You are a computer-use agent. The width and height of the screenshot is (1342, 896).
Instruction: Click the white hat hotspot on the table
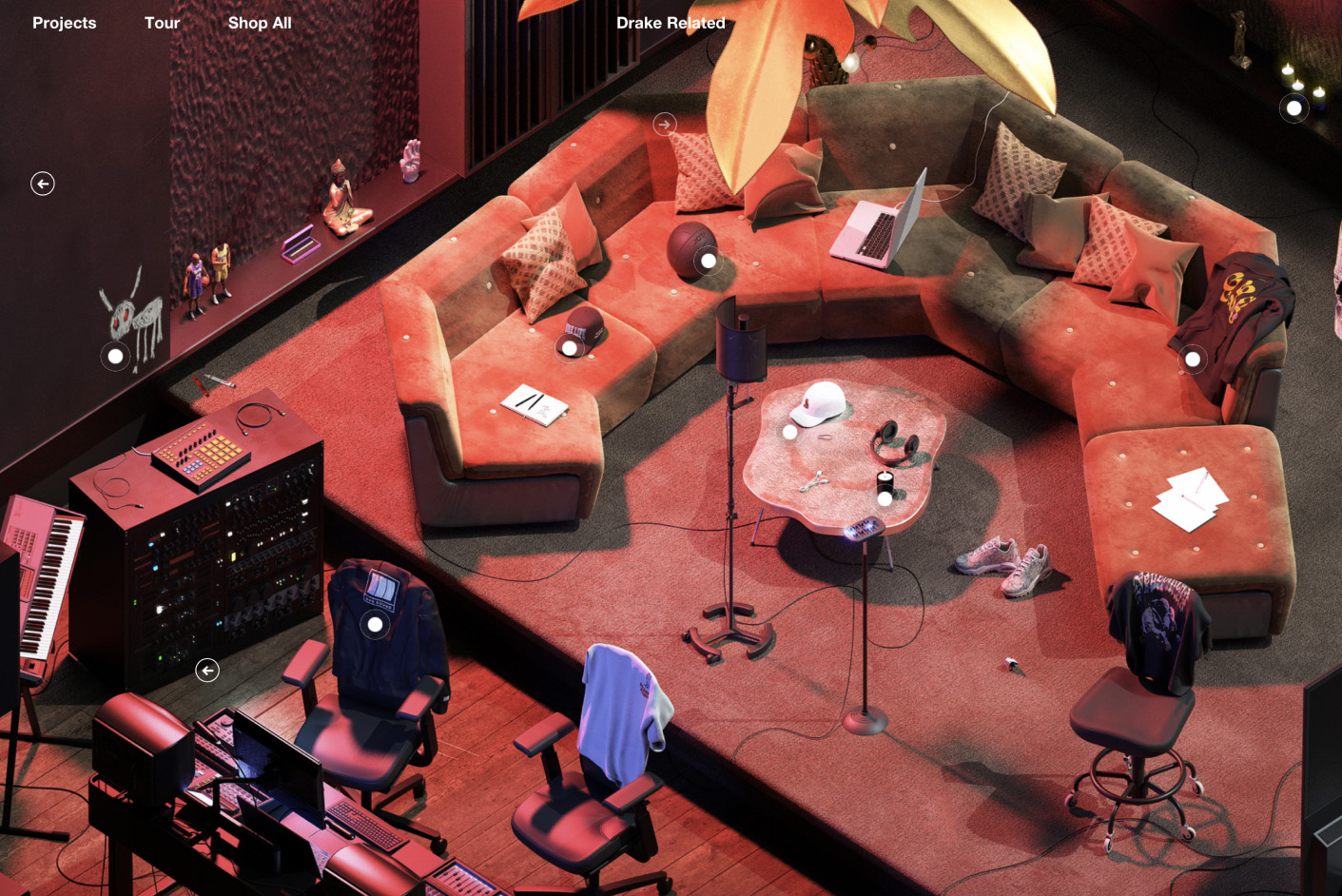coord(791,431)
